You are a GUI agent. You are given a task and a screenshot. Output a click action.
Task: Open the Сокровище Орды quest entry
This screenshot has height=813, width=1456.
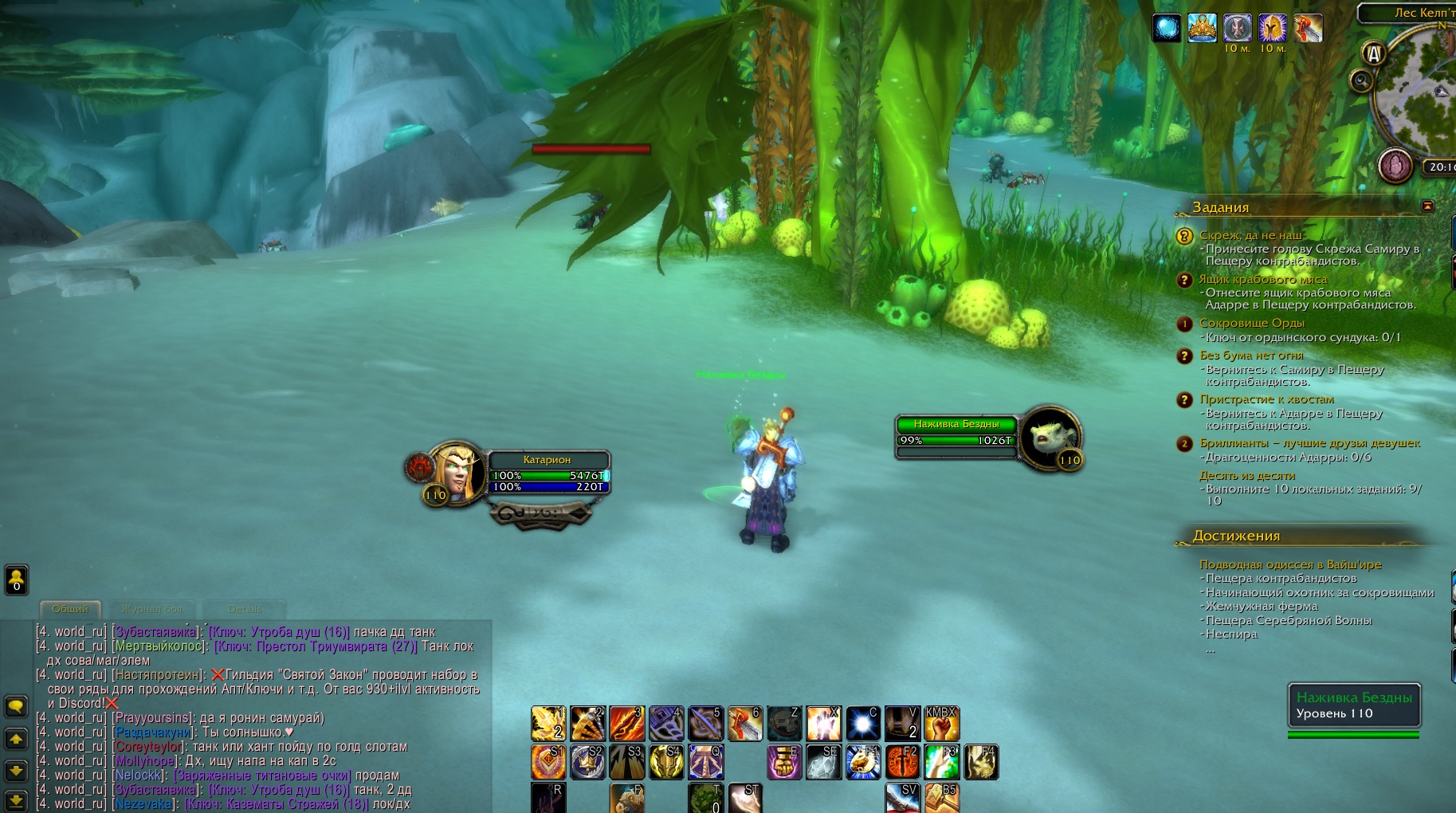point(1251,323)
